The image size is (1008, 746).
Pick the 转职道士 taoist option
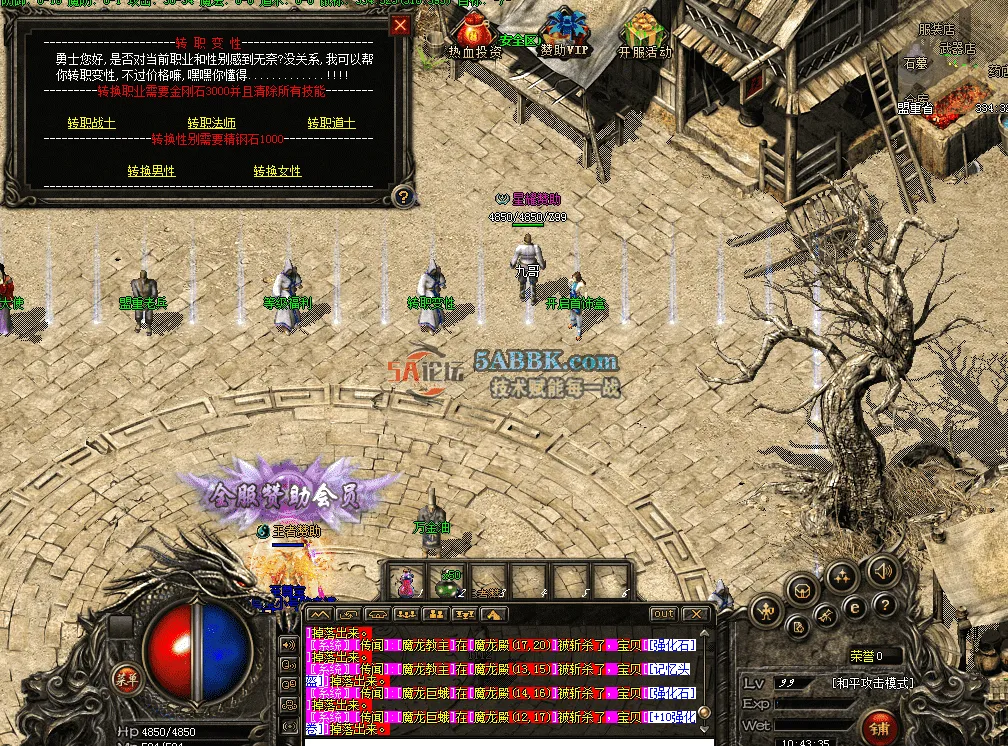(331, 123)
